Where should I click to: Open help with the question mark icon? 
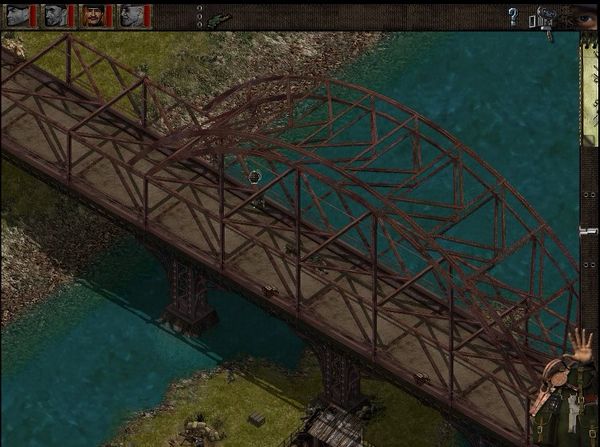coord(513,16)
